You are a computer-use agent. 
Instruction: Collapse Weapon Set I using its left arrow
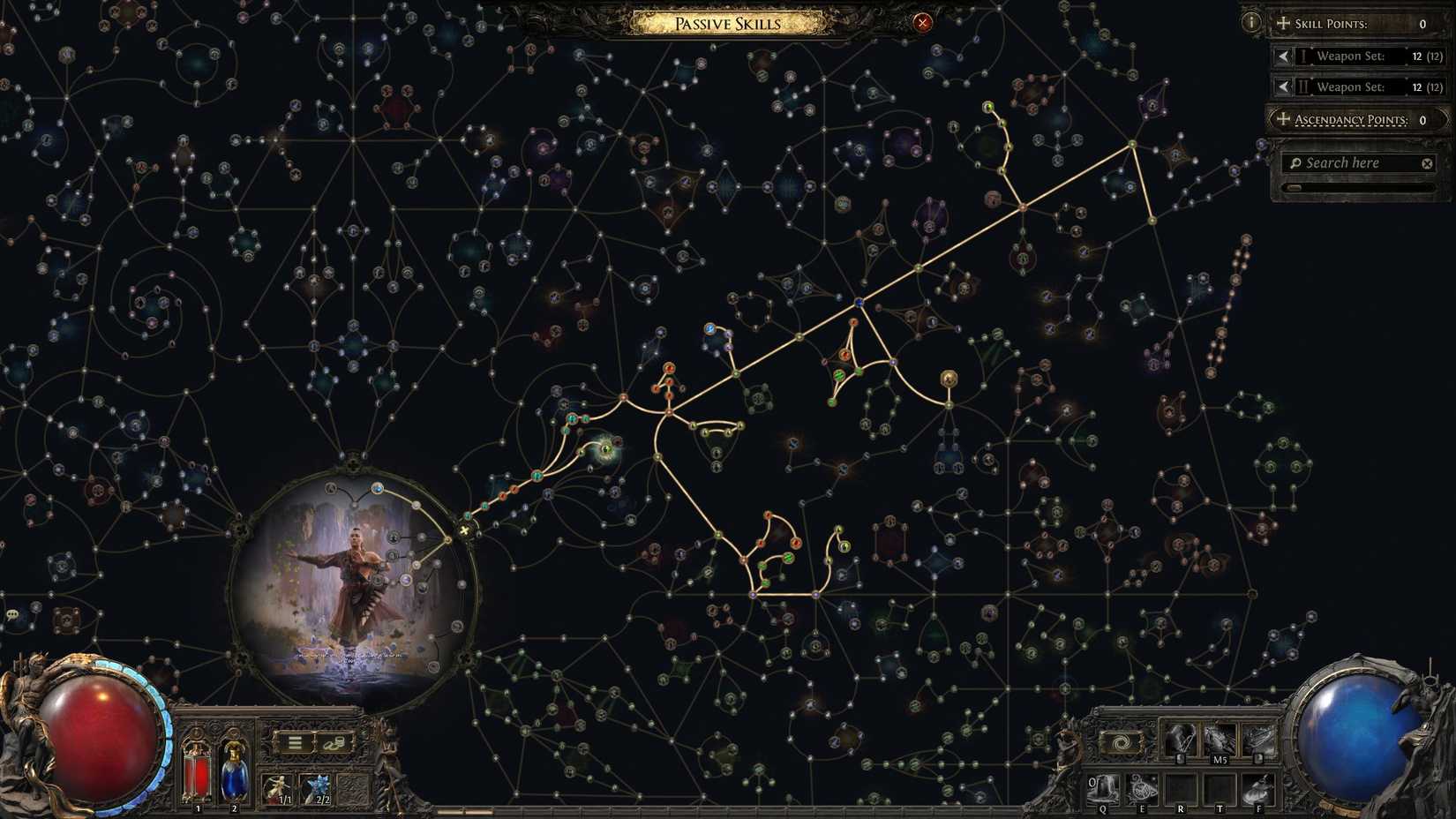point(1282,56)
